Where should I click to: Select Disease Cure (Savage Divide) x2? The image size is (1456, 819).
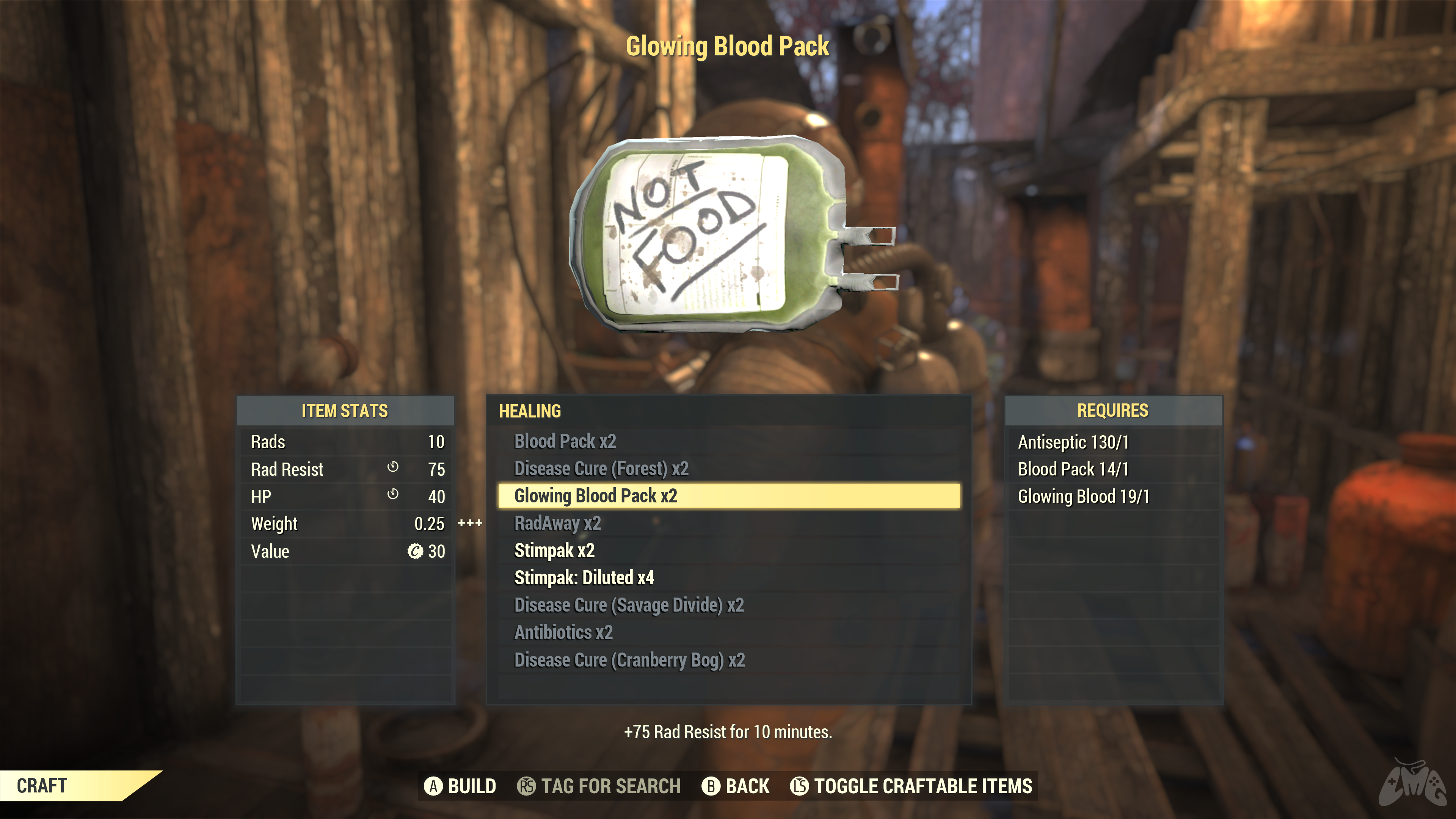(x=629, y=605)
